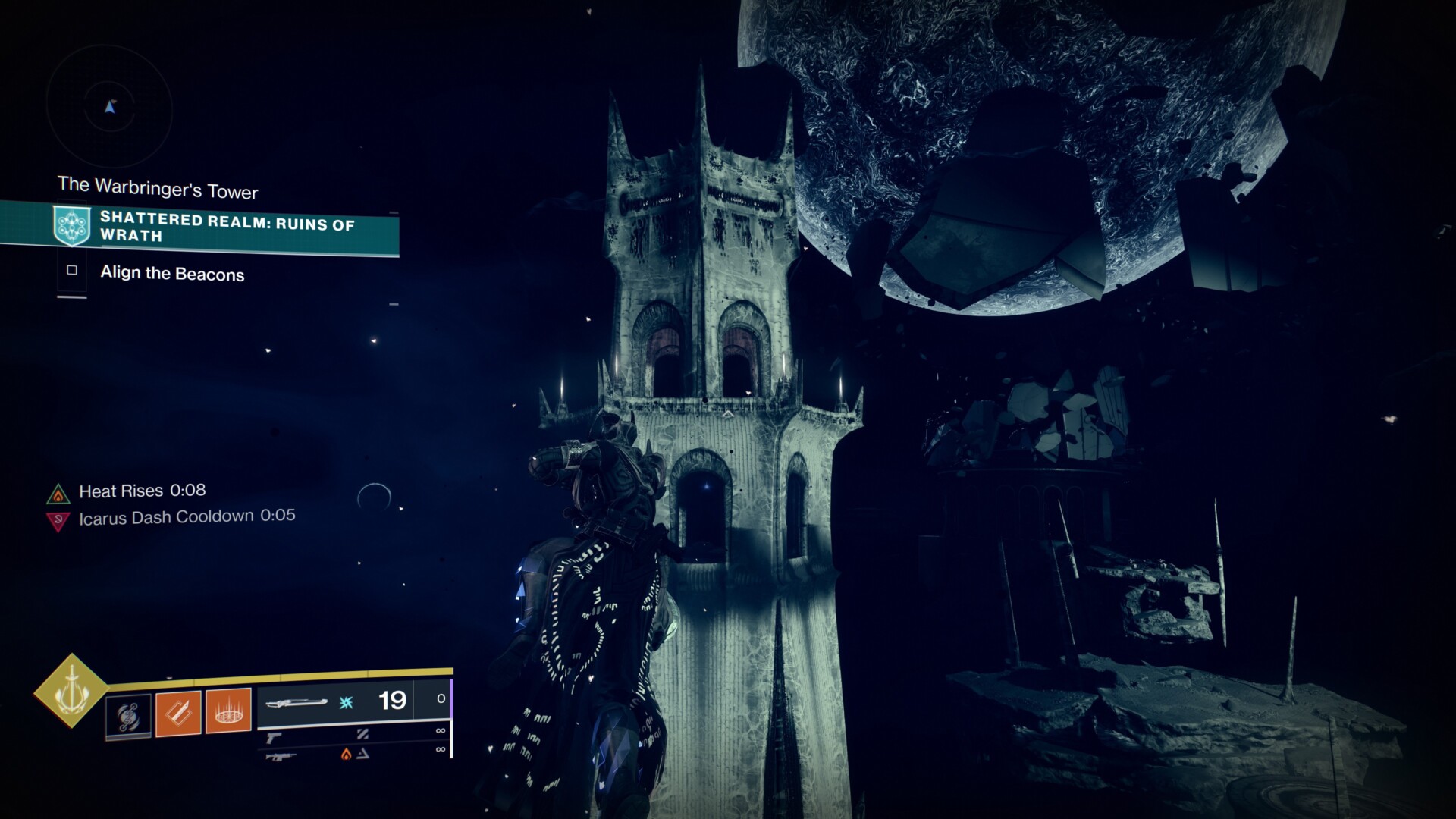Activate the orange melee knife ability icon
Viewport: 1456px width, 819px height.
[178, 713]
